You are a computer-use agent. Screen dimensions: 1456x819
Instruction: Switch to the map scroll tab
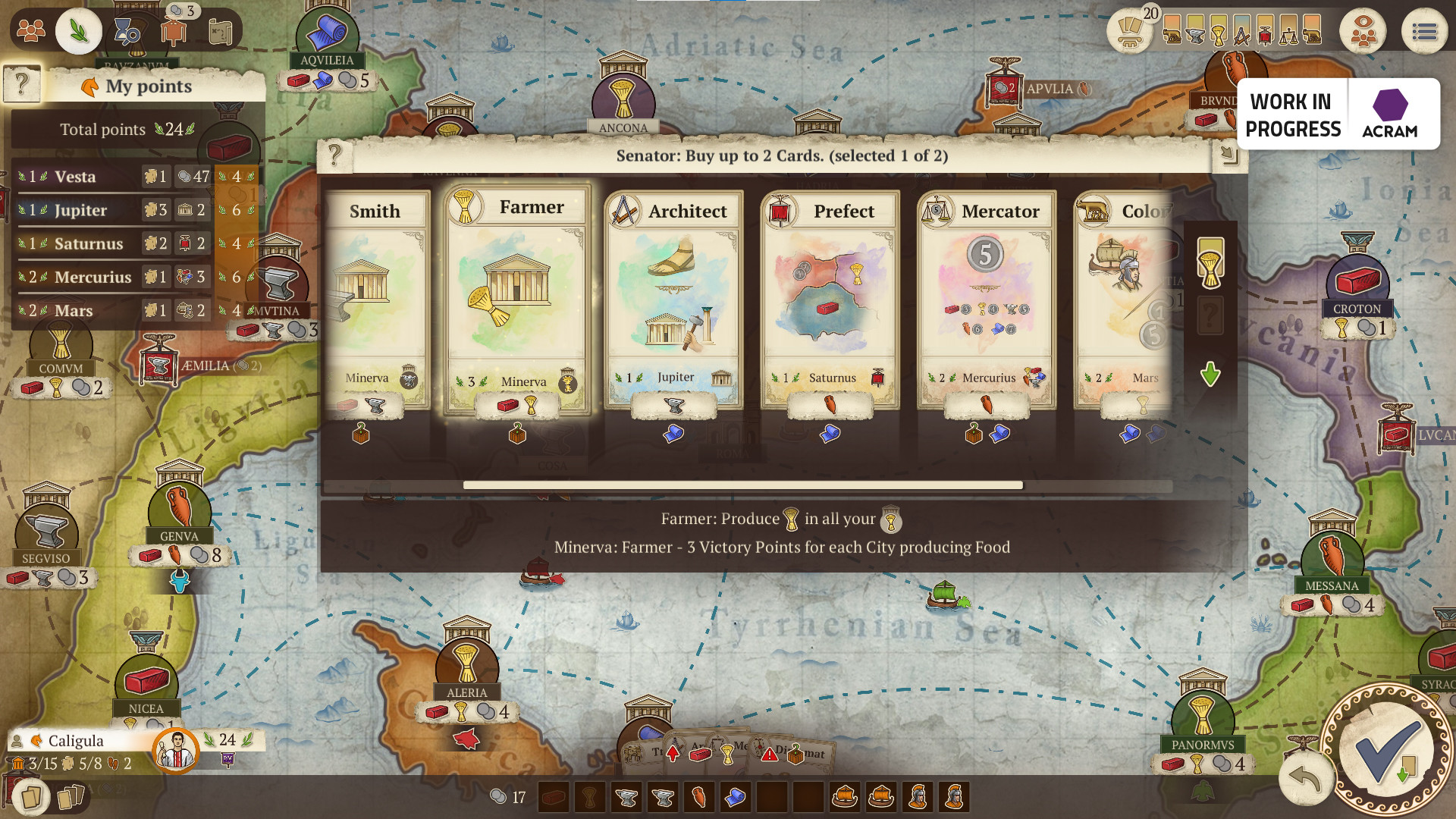[220, 31]
